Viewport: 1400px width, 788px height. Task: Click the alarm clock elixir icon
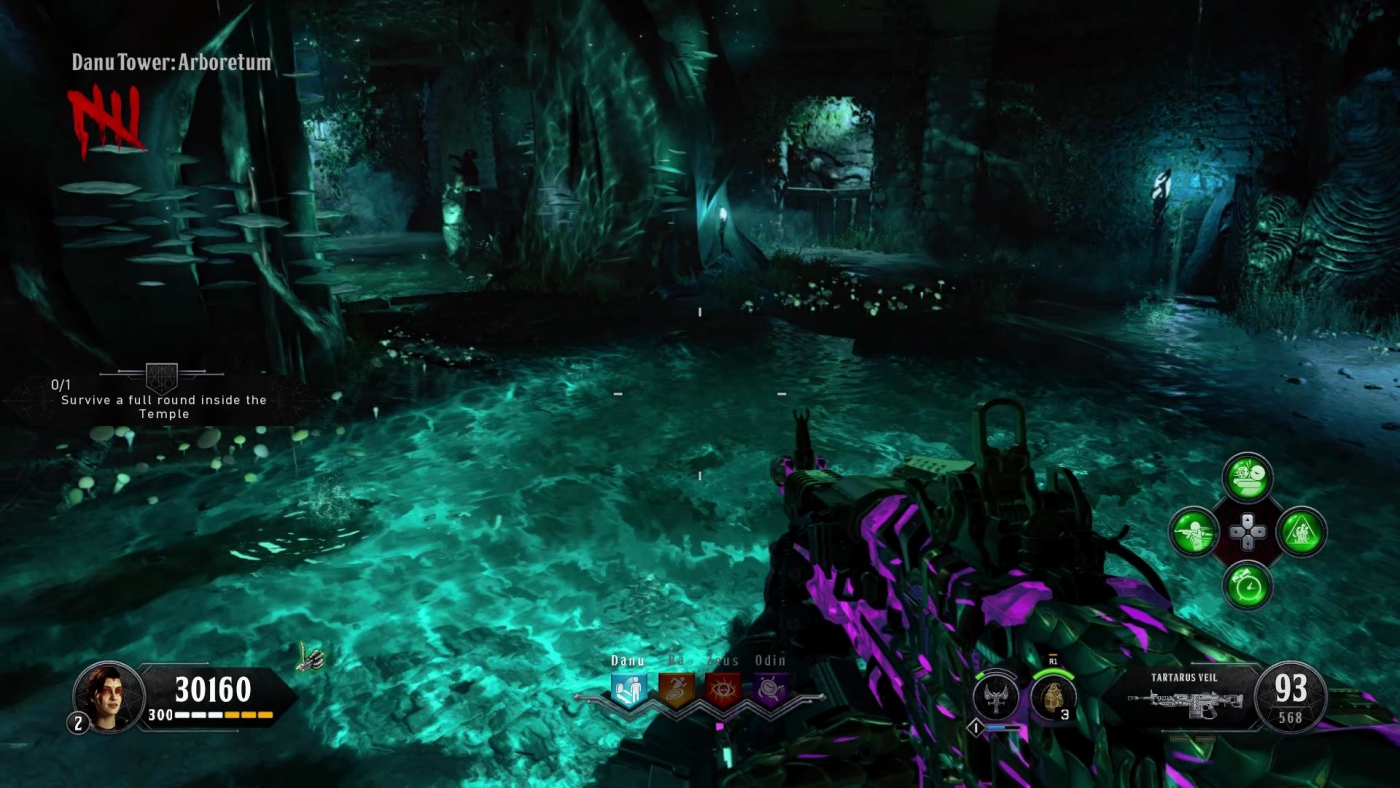point(1250,587)
